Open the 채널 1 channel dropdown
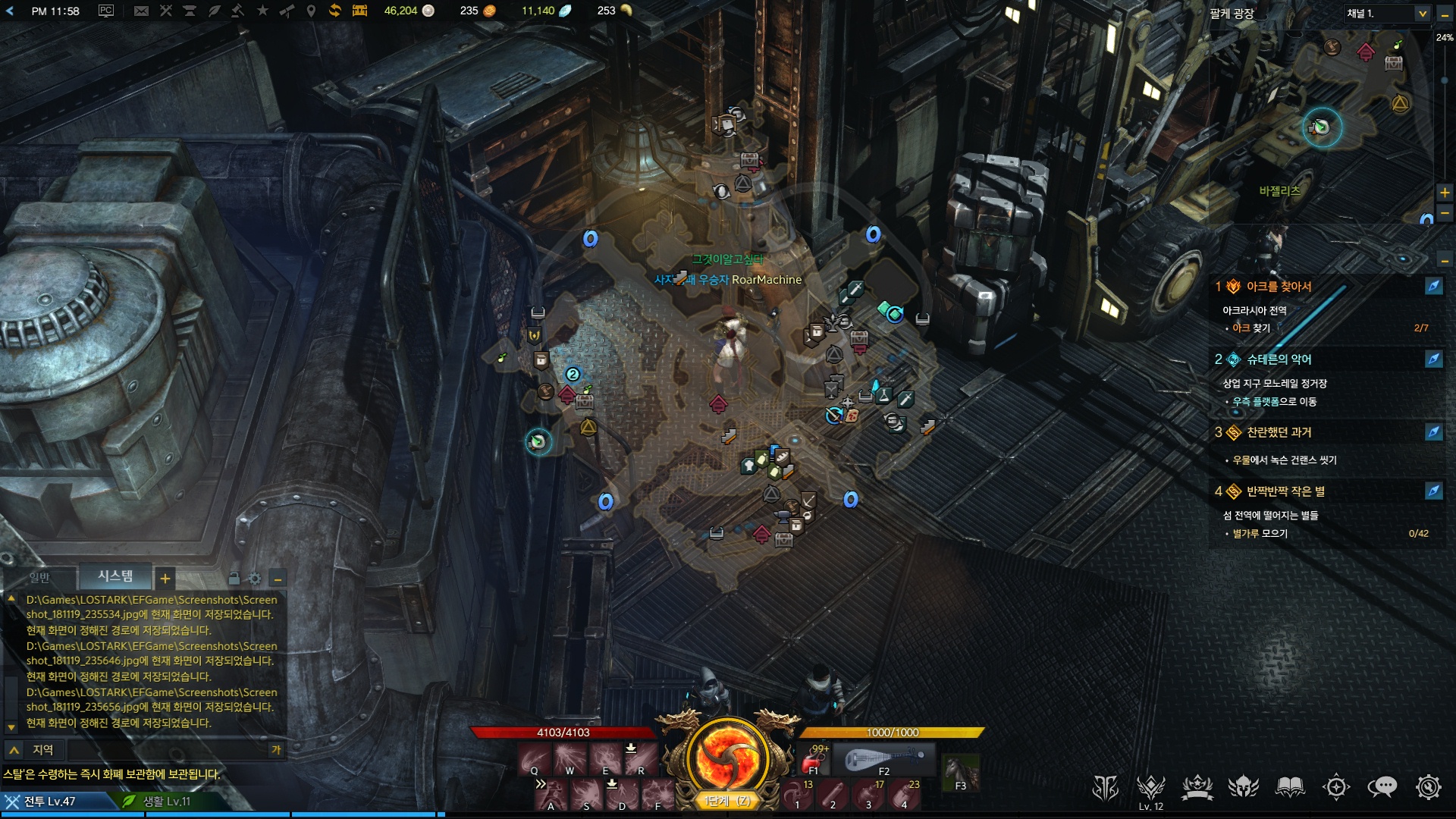The width and height of the screenshot is (1456, 819). (x=1387, y=14)
